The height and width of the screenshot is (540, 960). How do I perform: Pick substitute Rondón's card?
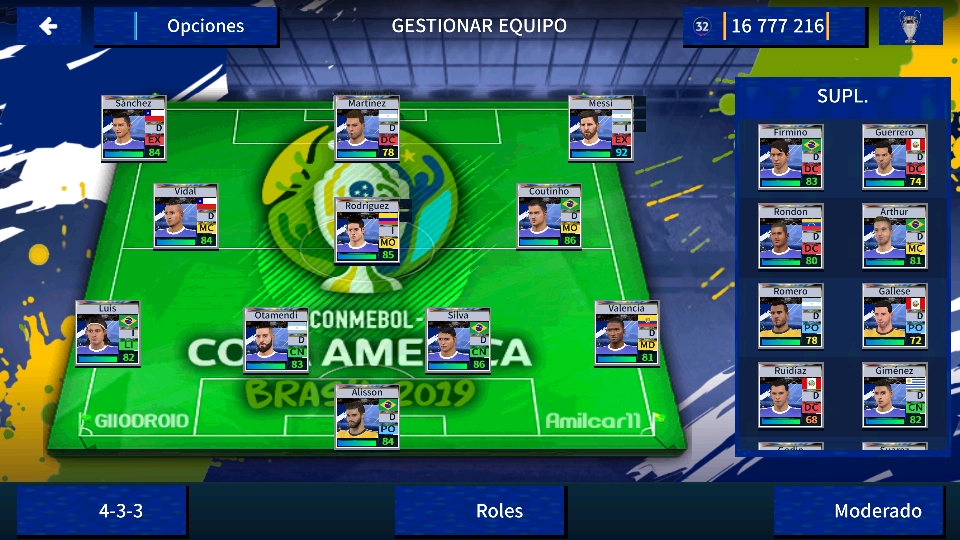click(790, 237)
